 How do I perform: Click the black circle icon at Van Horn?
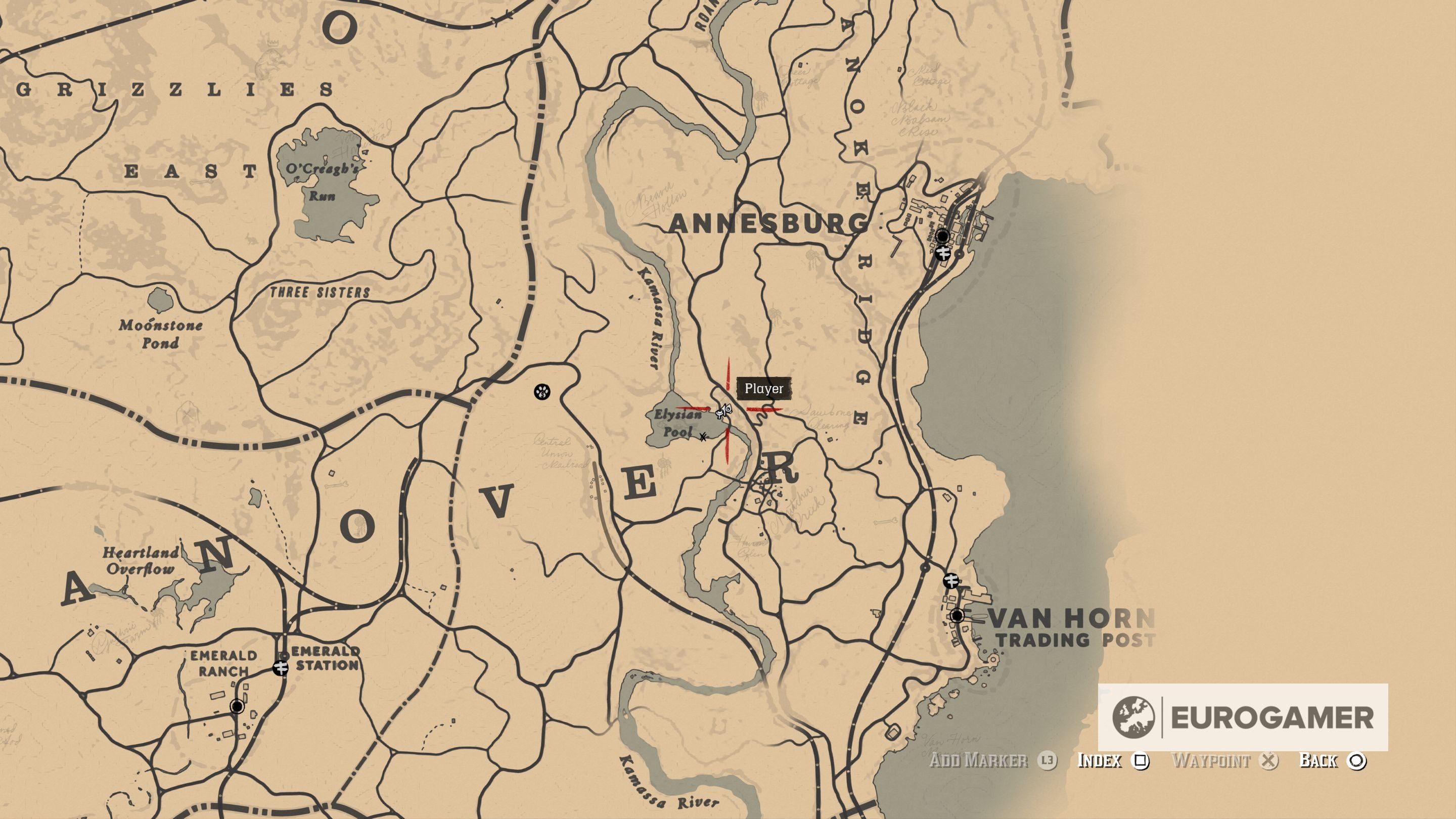click(x=958, y=616)
